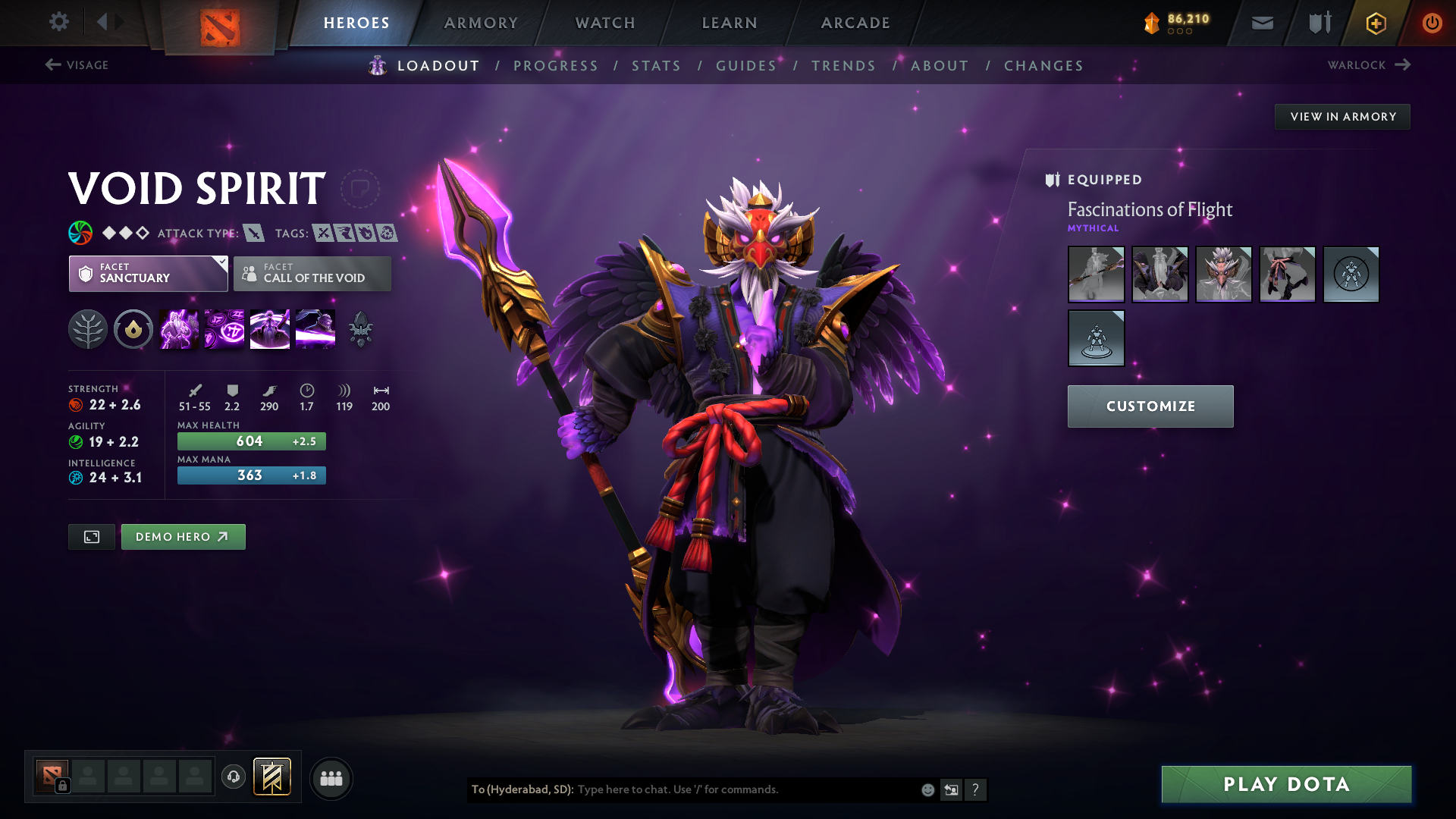This screenshot has height=819, width=1456.
Task: Select the innate talent tree icon
Action: click(88, 329)
